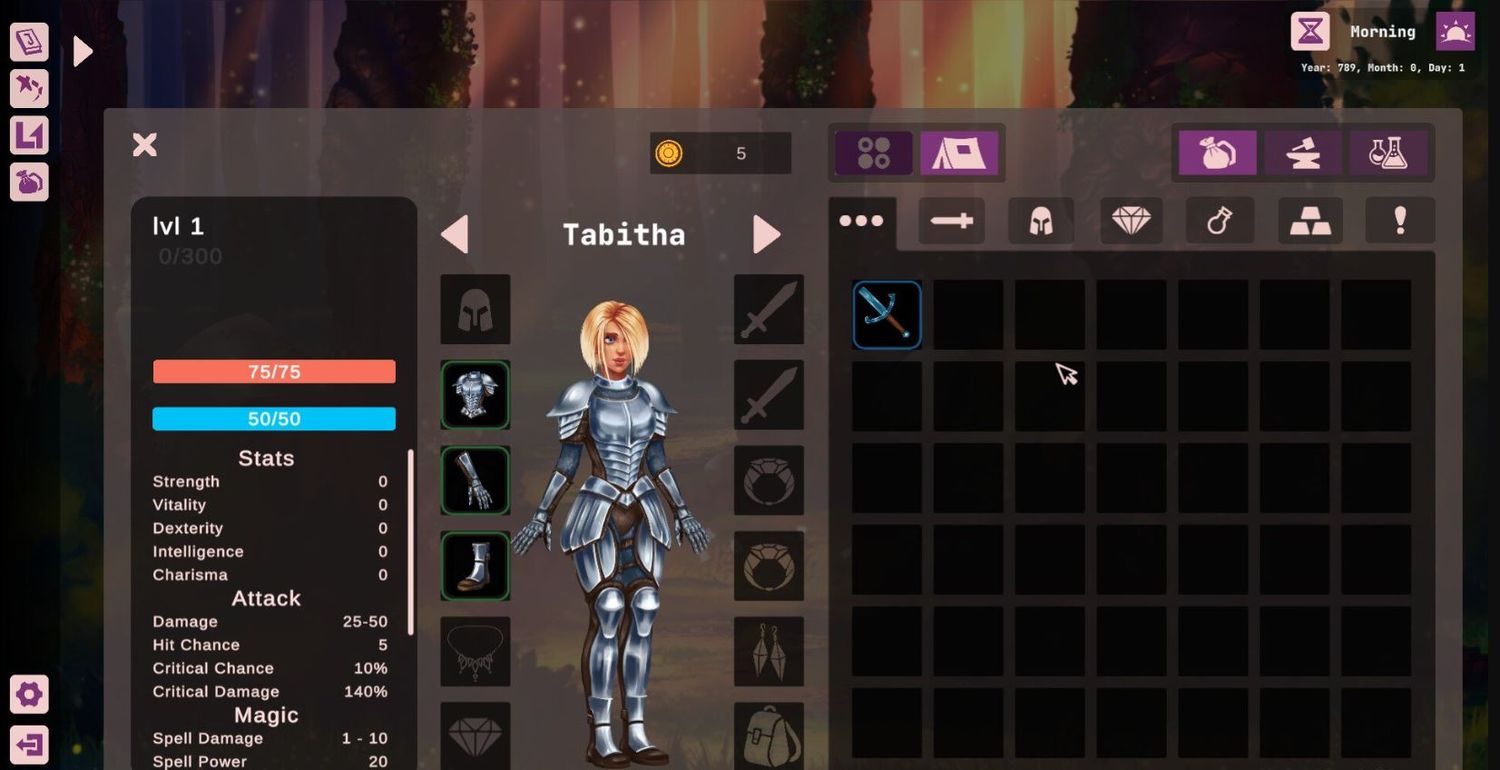The image size is (1500, 770).
Task: Select the equipped boots slot
Action: pos(475,566)
